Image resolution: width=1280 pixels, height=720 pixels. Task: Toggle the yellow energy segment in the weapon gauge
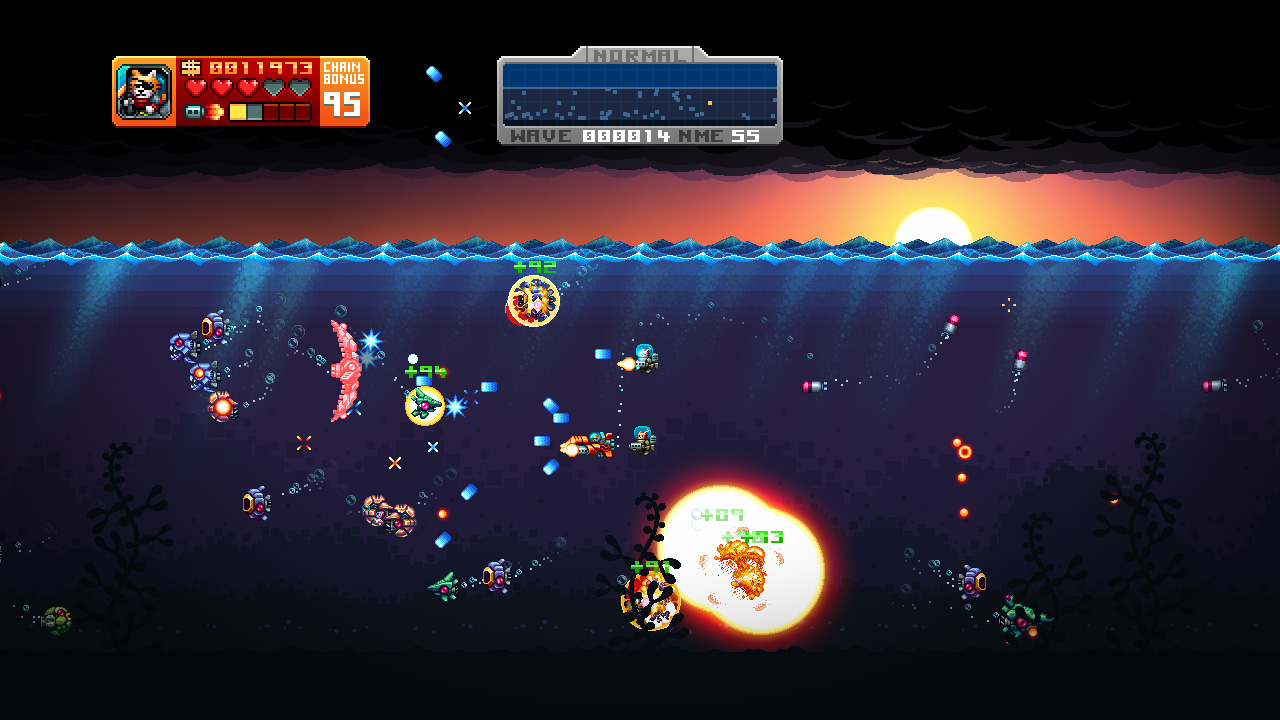tap(237, 112)
